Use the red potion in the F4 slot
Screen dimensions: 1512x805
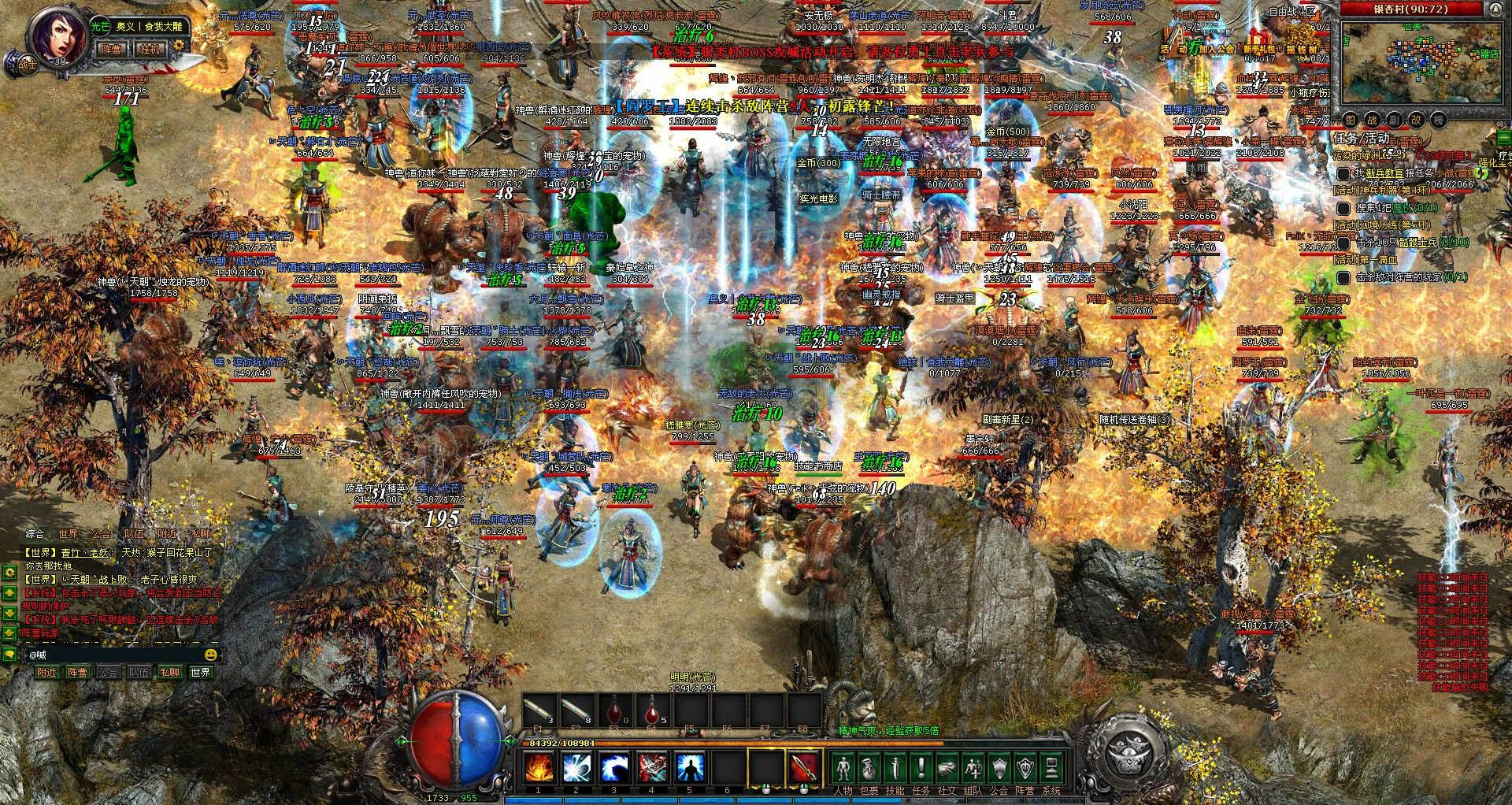click(x=653, y=714)
